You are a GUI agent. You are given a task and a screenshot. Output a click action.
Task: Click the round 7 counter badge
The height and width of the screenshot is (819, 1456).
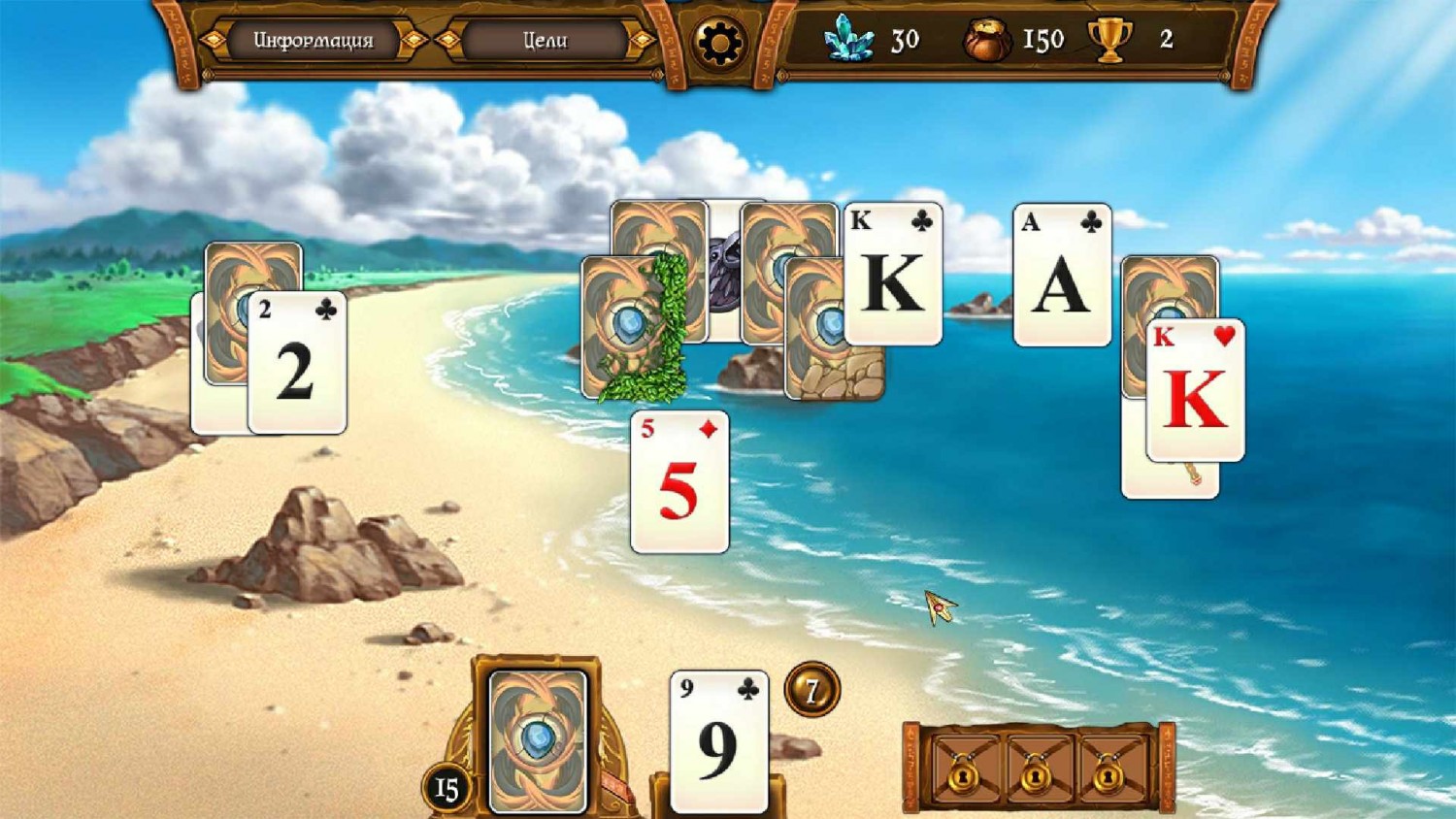pyautogui.click(x=812, y=690)
